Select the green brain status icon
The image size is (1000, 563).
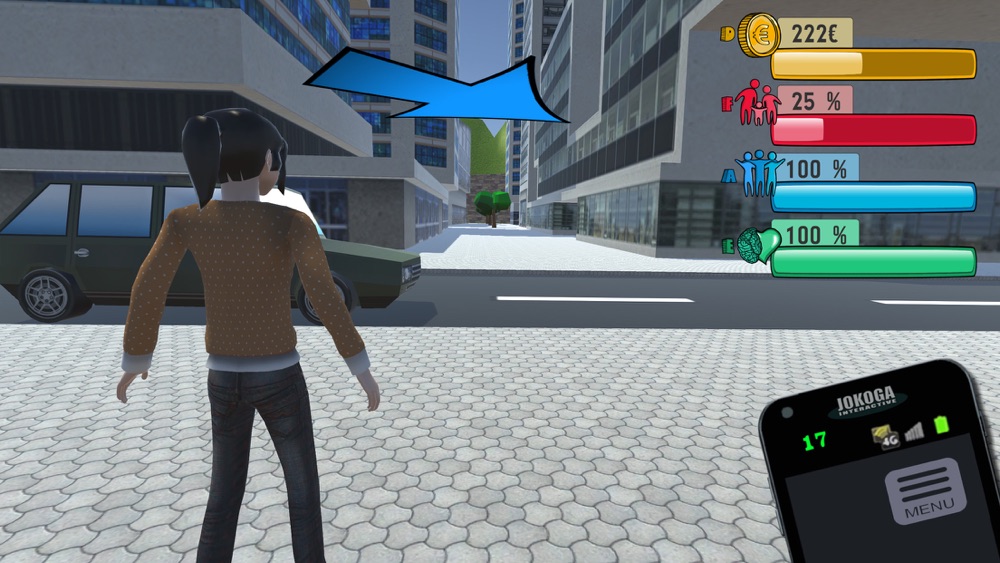pos(757,244)
